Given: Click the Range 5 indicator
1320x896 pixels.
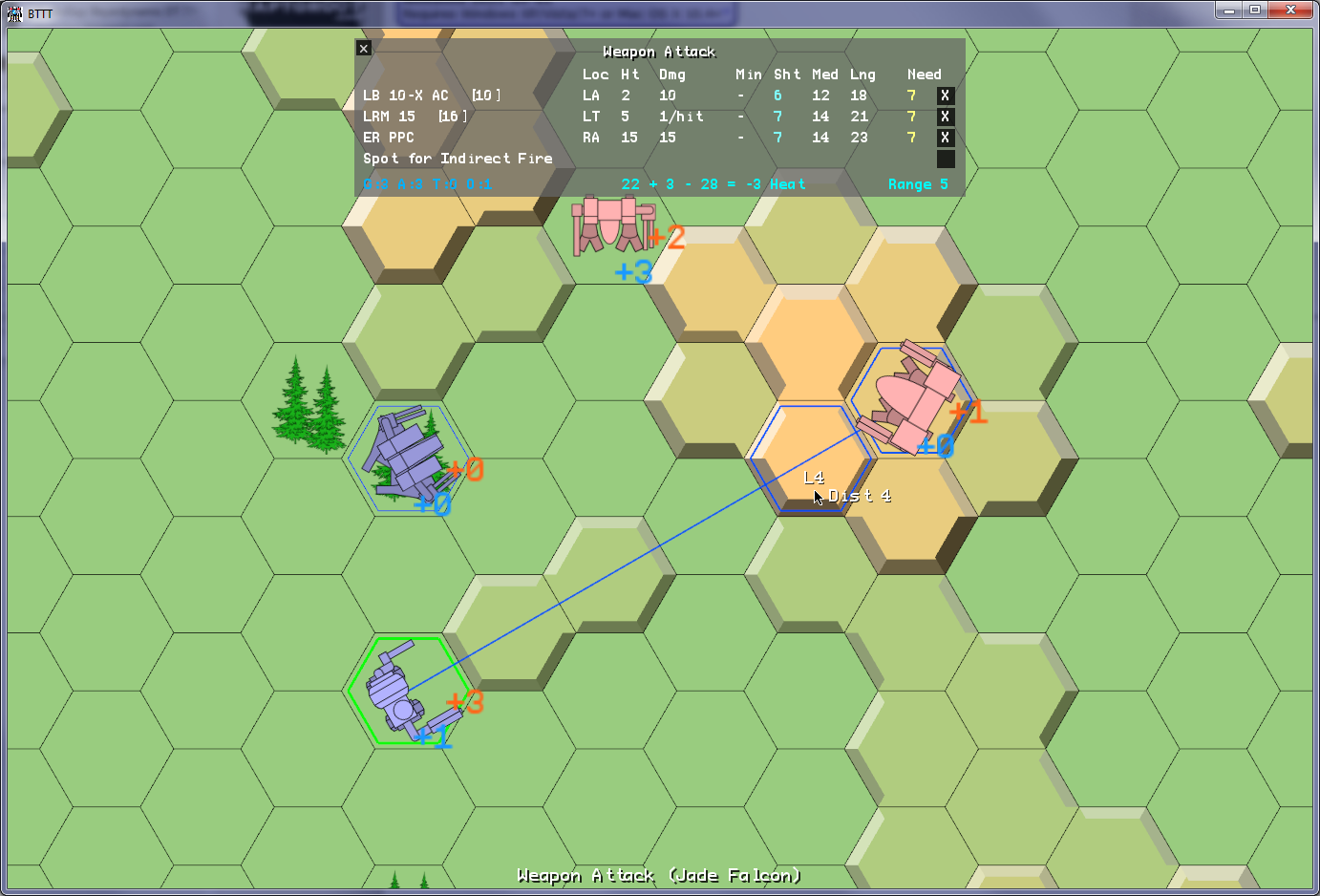Looking at the screenshot, I should pos(917,184).
